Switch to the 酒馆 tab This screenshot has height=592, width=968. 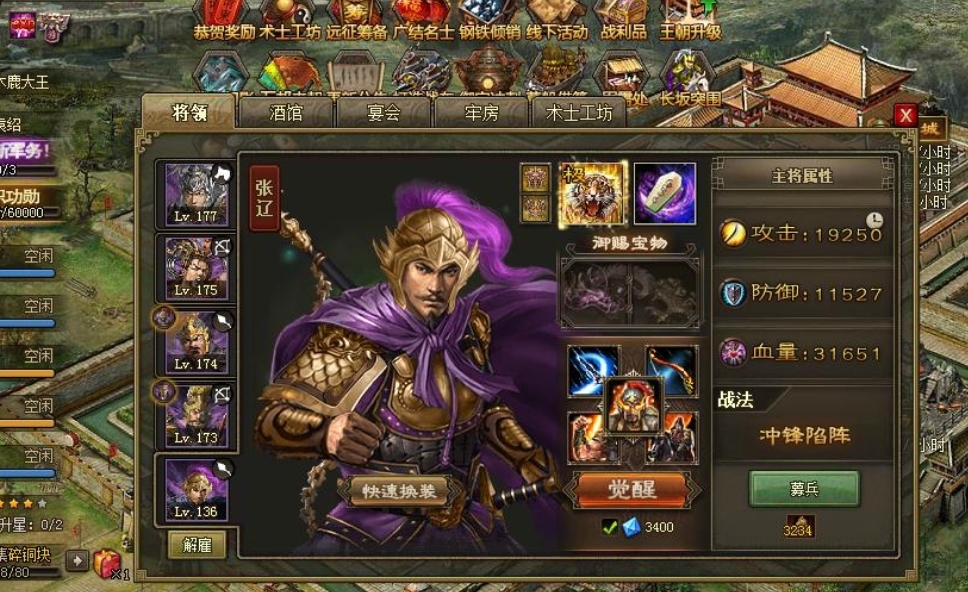(x=286, y=113)
